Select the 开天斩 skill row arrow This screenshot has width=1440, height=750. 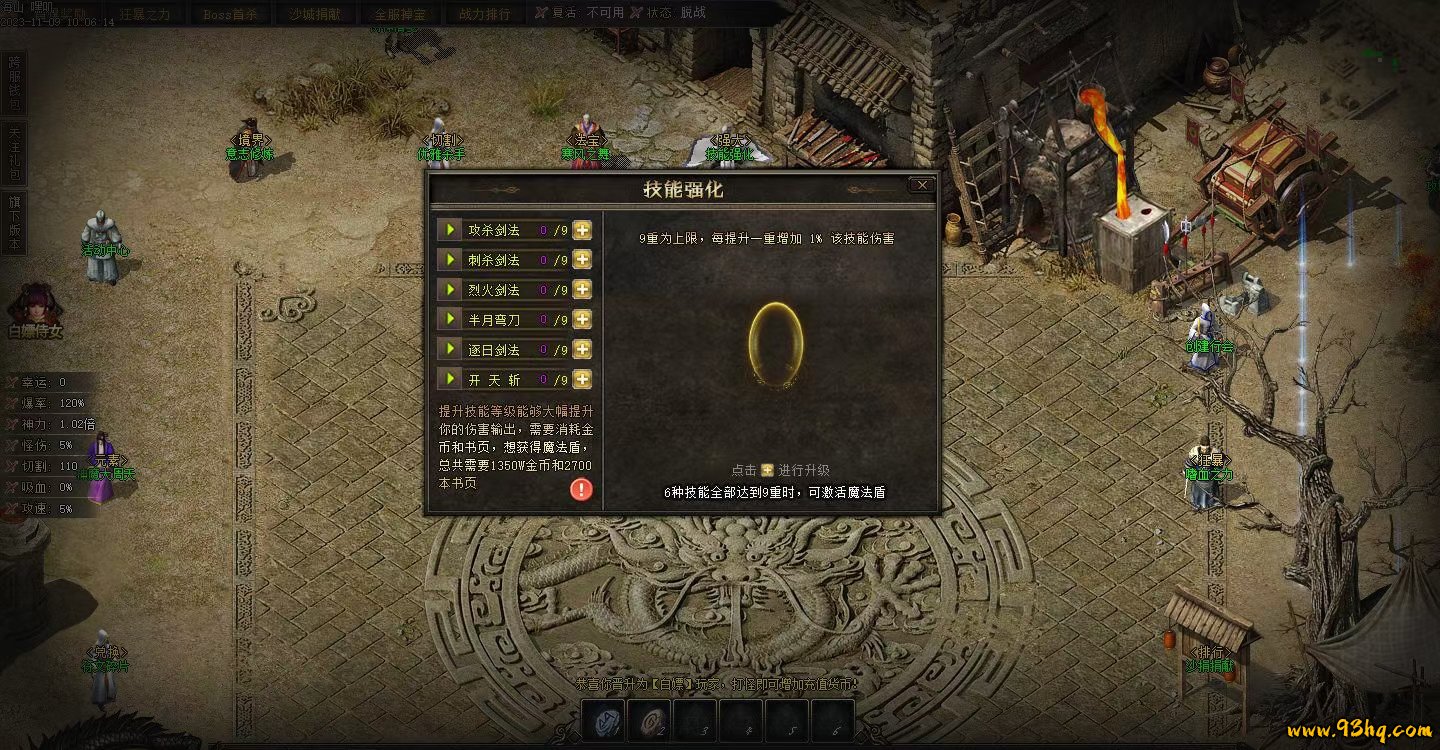click(x=451, y=380)
